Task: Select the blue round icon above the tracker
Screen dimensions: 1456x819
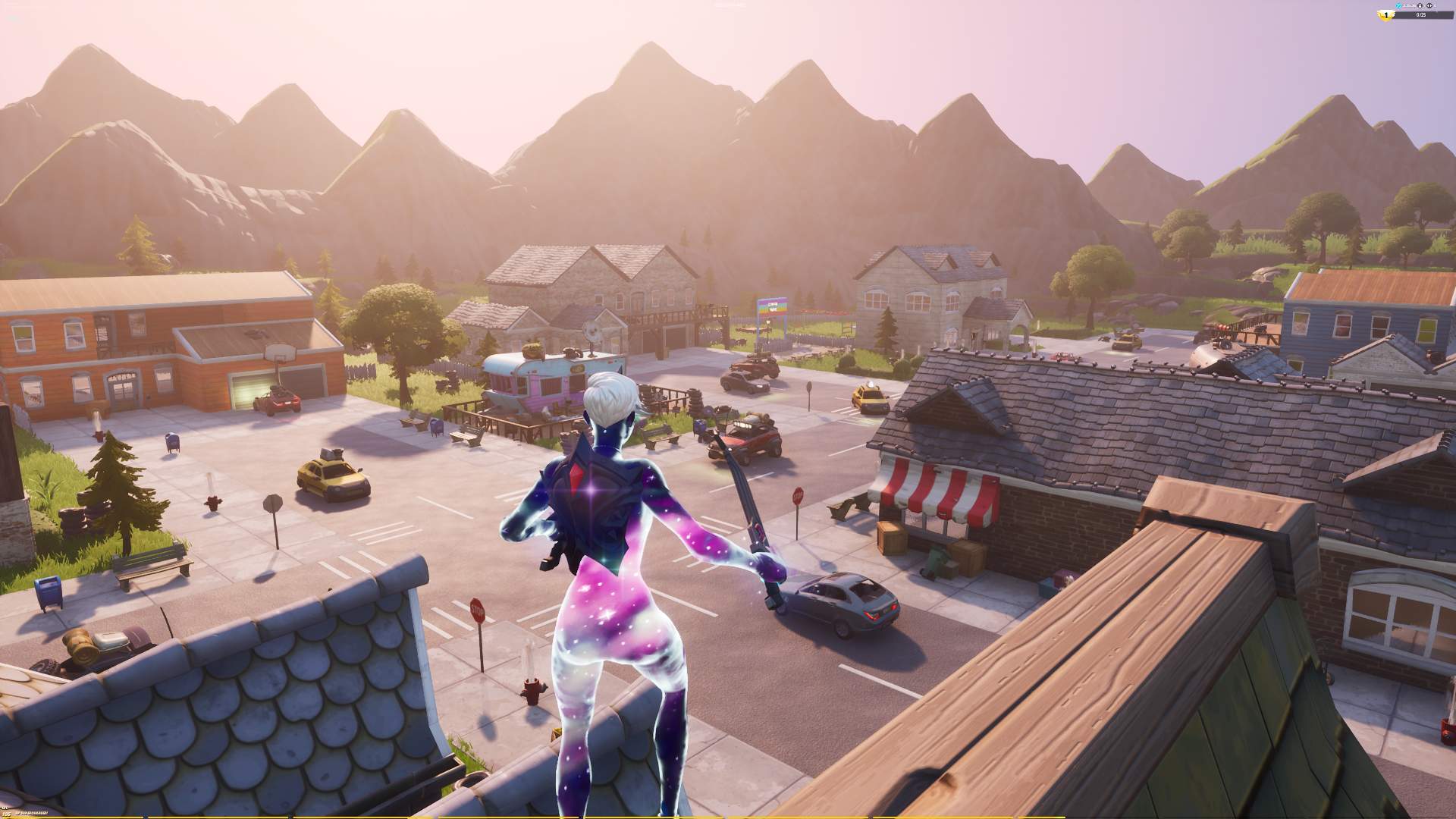Action: [1398, 5]
